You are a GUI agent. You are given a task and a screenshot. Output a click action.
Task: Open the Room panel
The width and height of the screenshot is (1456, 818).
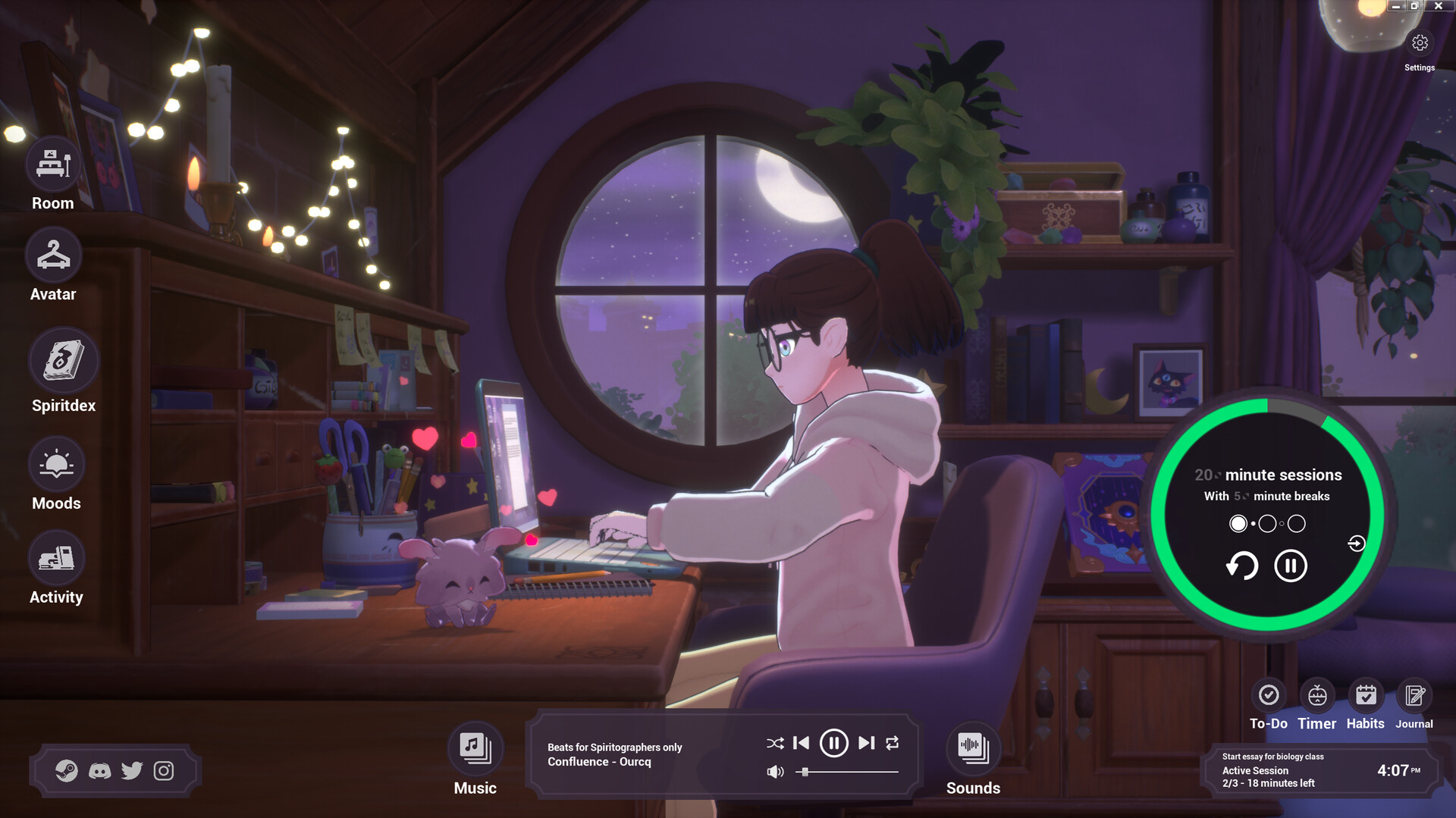[x=52, y=163]
